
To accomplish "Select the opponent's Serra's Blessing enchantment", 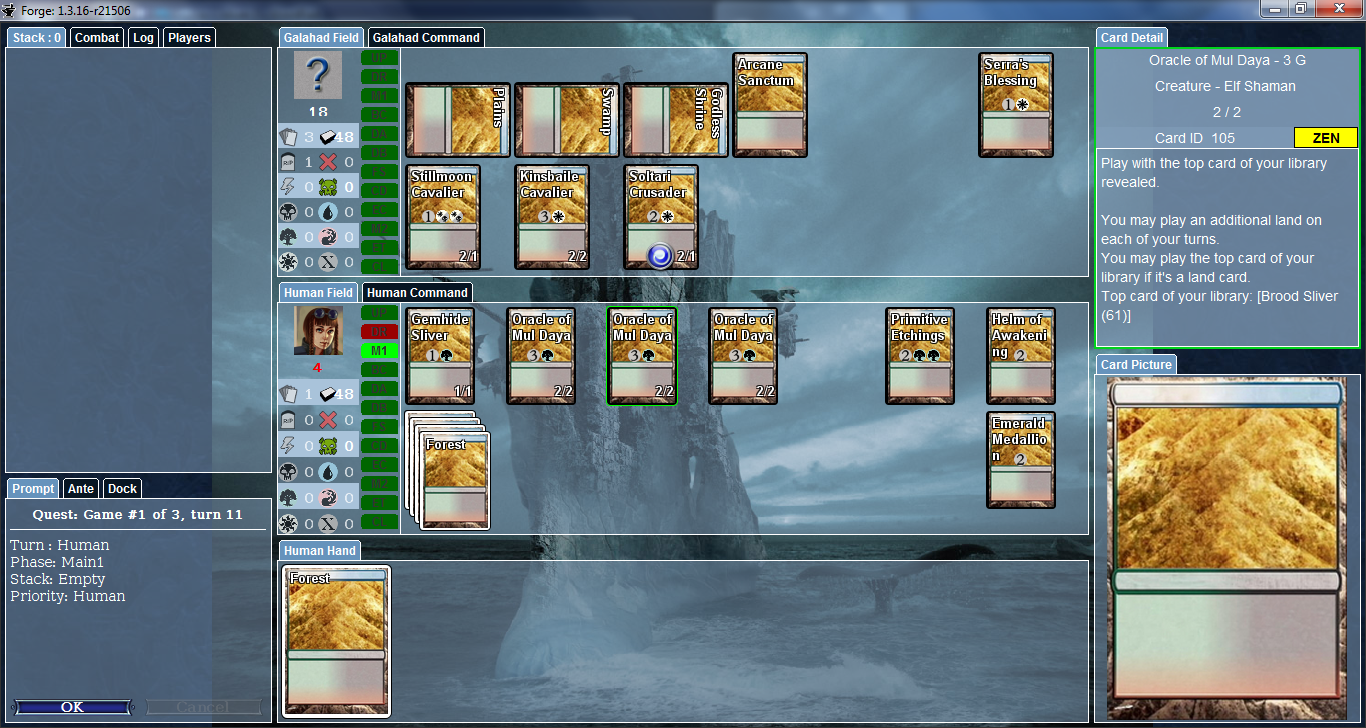I will (1015, 104).
